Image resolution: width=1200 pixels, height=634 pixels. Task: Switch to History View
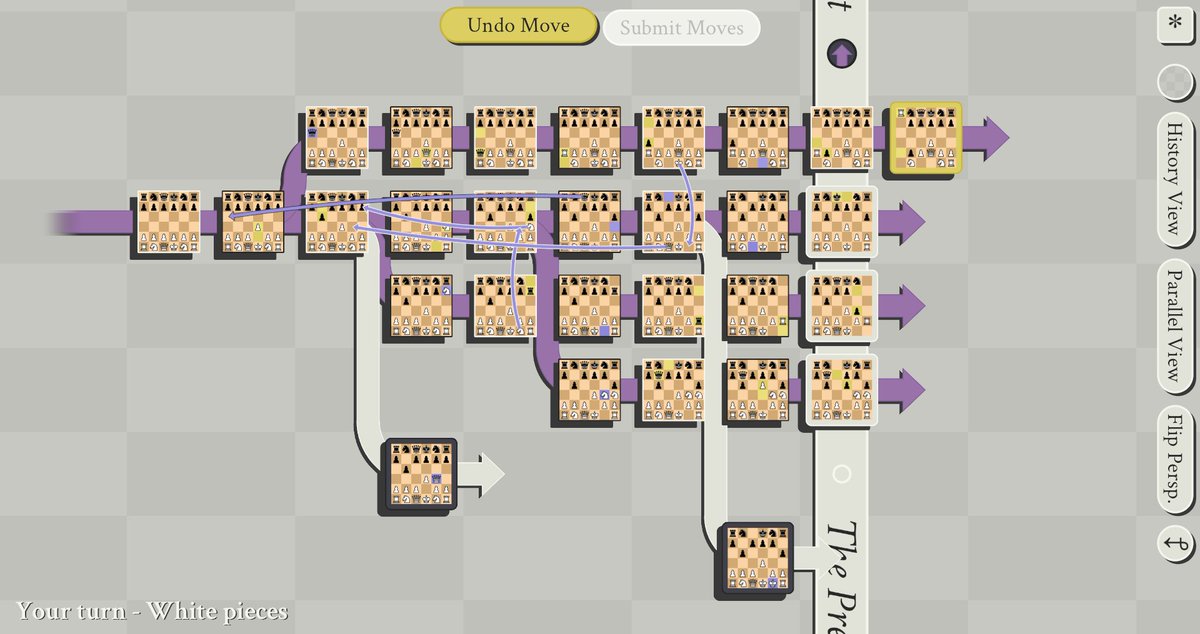click(x=1176, y=180)
